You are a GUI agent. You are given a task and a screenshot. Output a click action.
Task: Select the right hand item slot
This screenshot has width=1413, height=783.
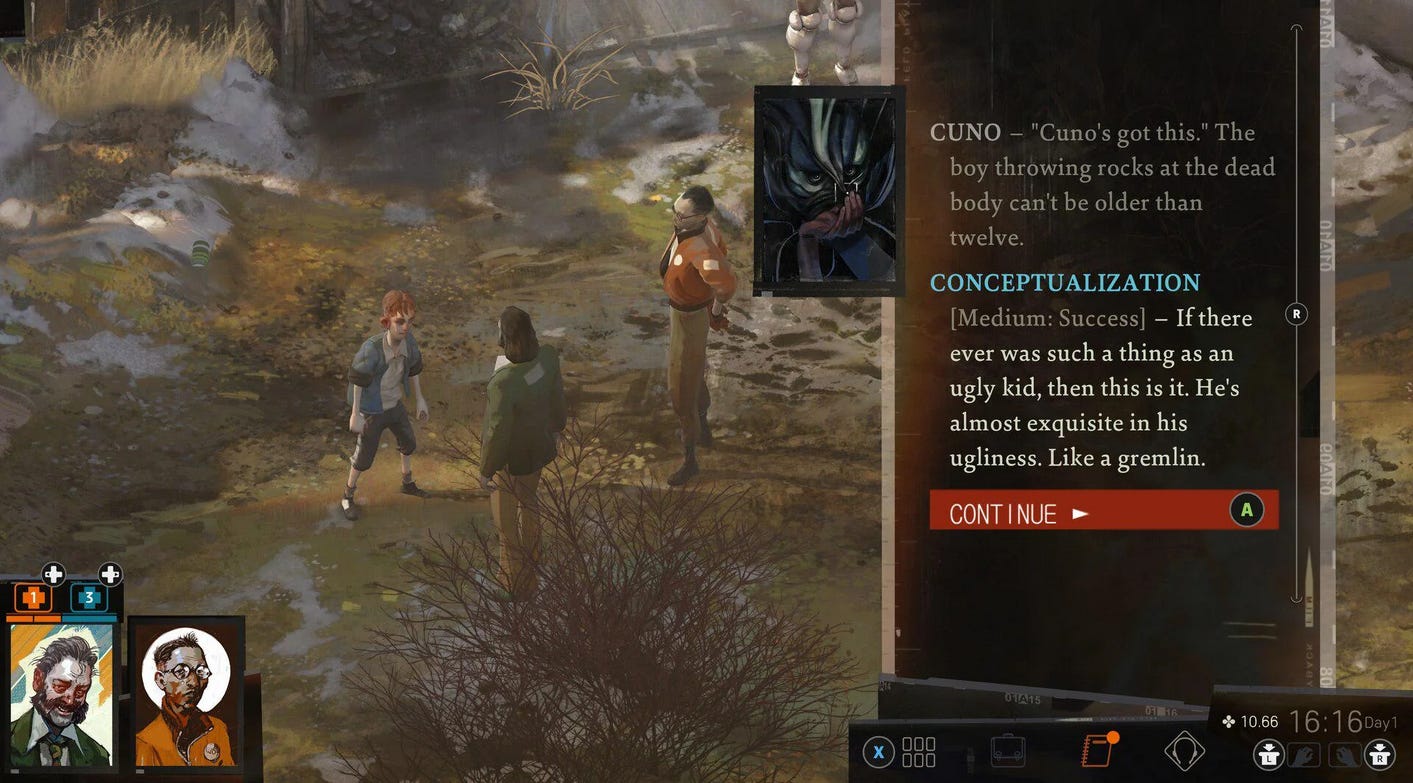(1345, 755)
